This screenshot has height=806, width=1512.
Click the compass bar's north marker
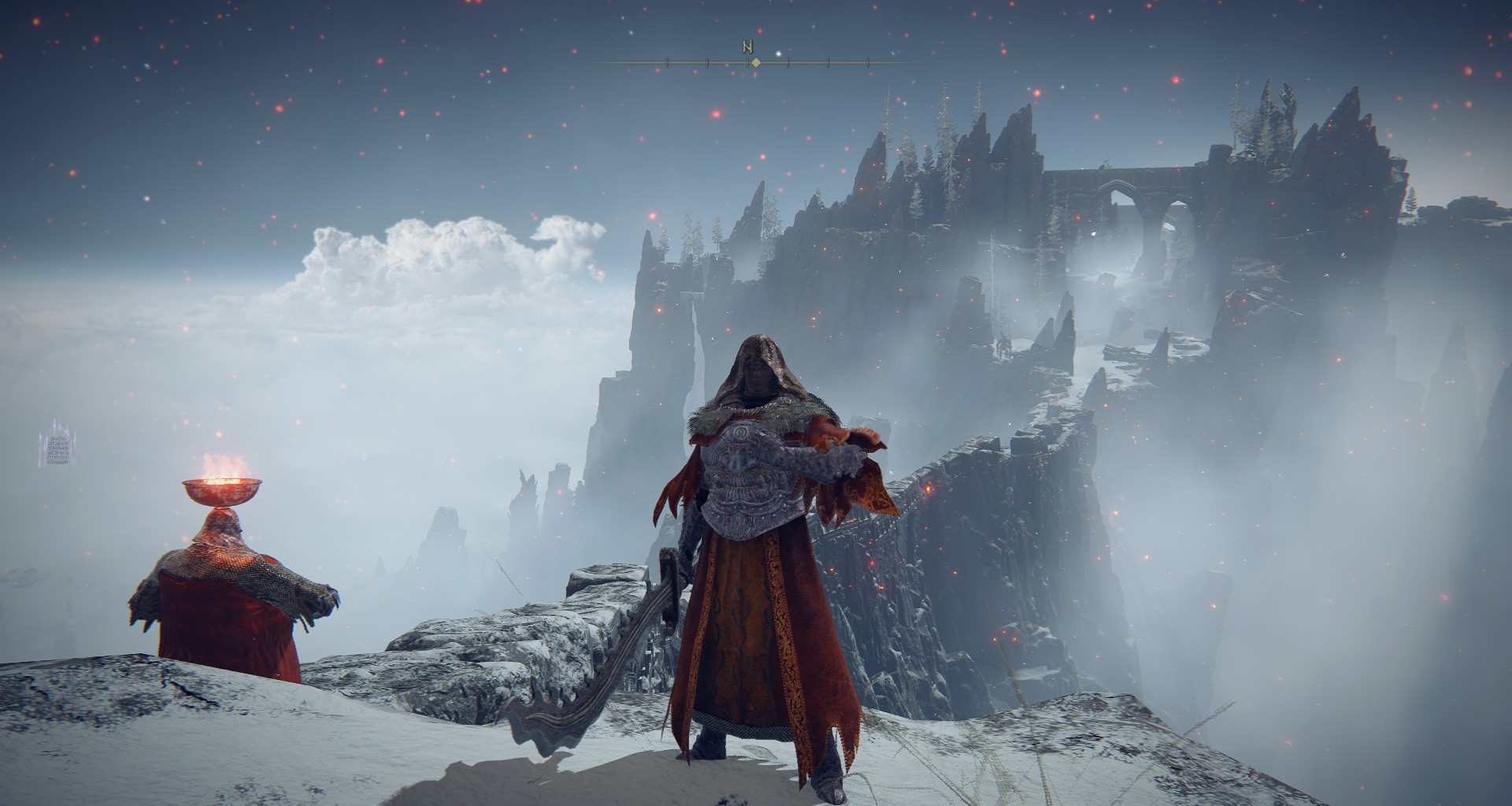pos(747,47)
